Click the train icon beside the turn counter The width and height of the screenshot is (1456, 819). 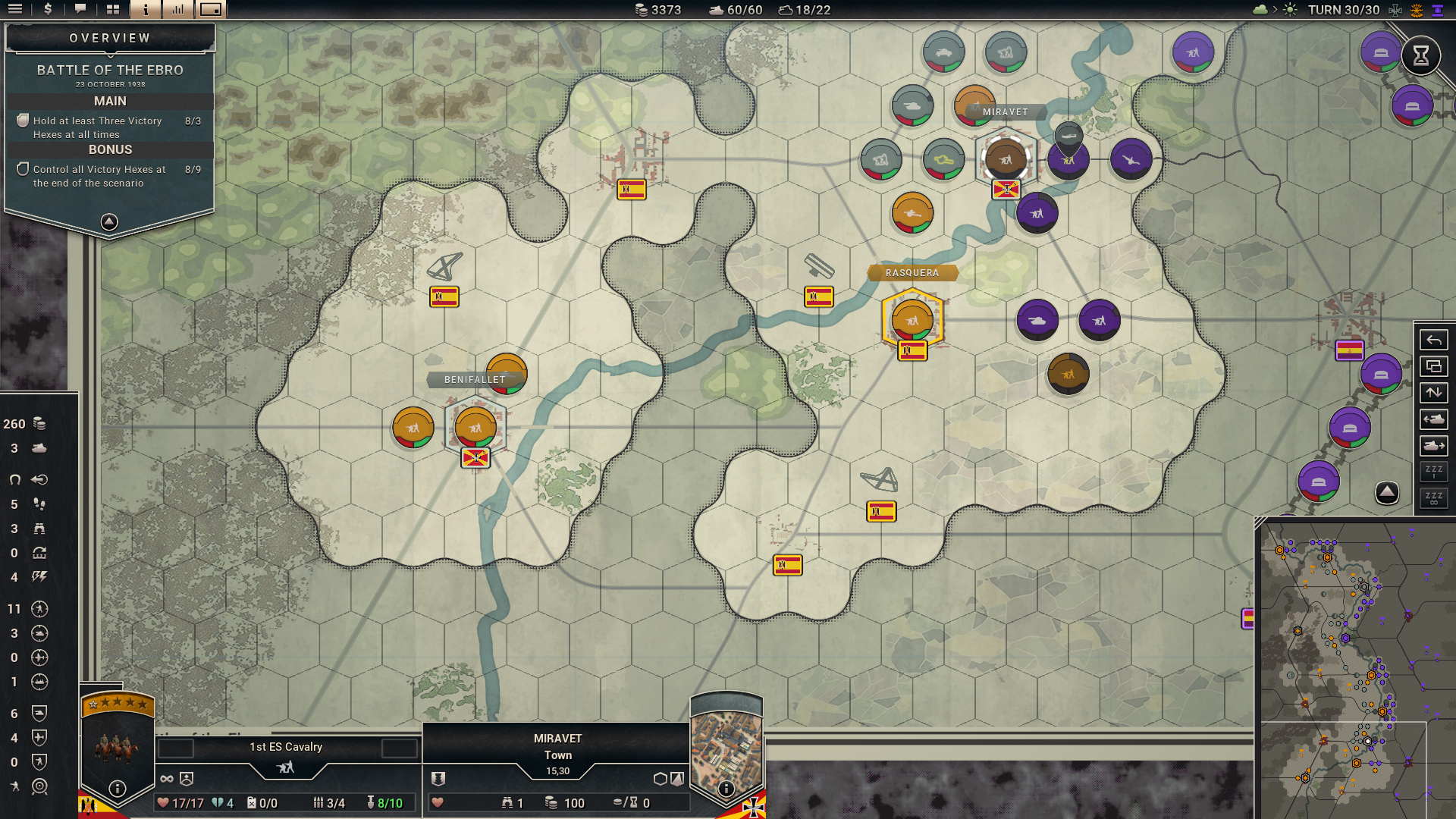1395,11
